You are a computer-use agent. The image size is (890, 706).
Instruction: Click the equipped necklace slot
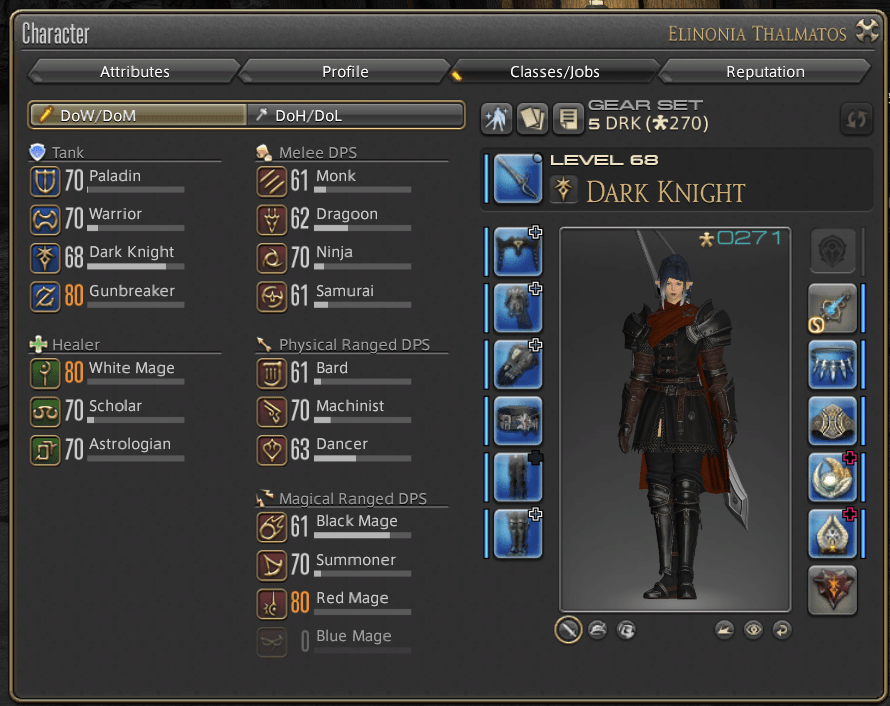[x=832, y=365]
